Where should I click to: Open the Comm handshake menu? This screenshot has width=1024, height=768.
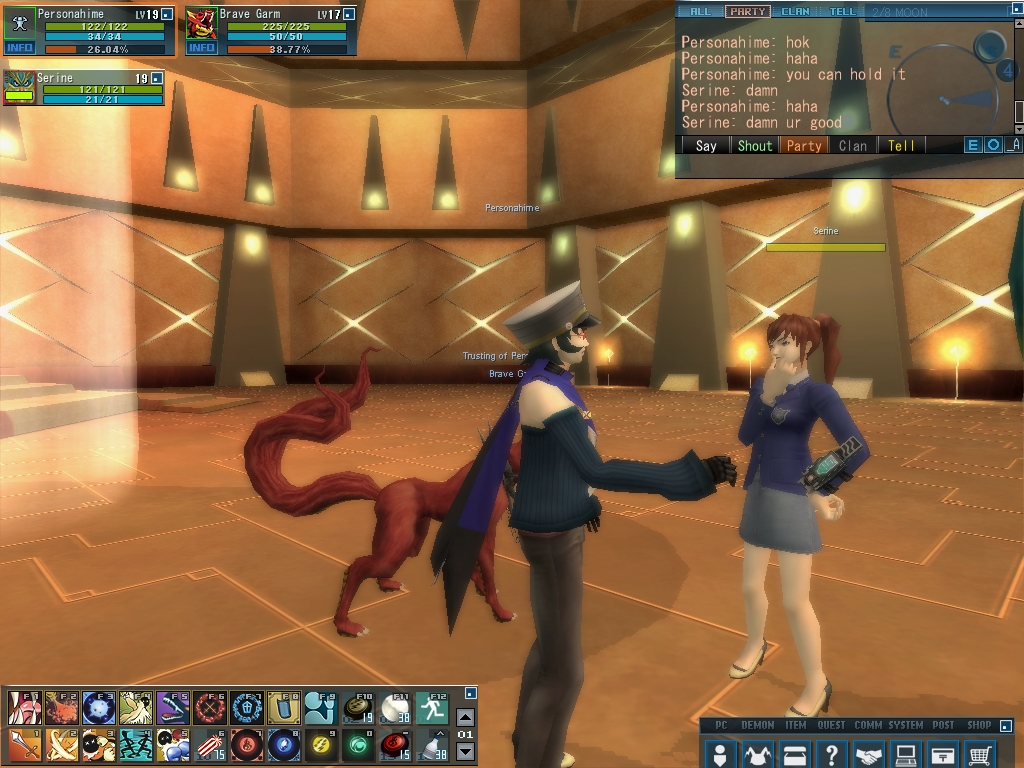[869, 753]
